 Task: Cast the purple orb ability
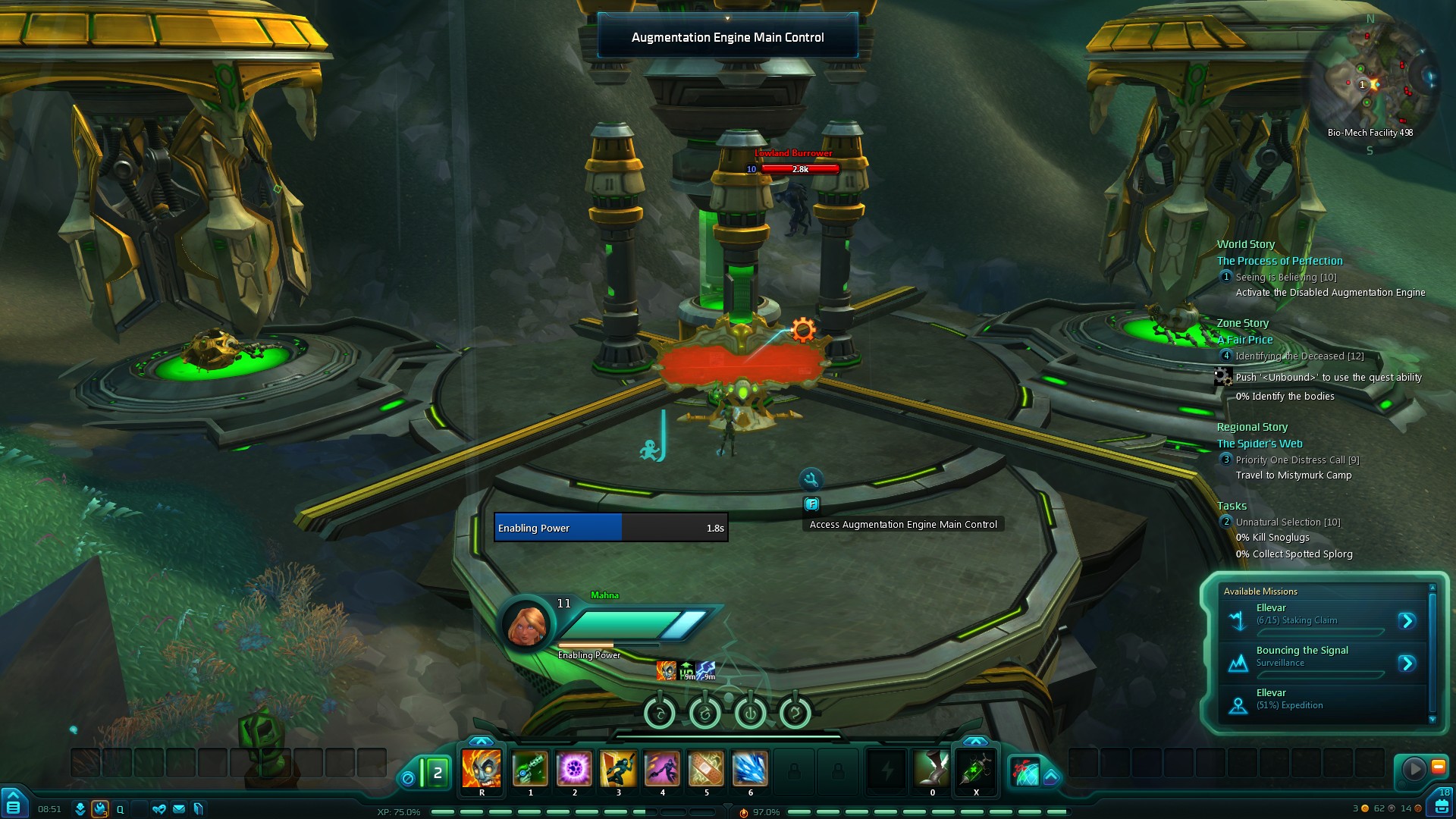coord(574,770)
